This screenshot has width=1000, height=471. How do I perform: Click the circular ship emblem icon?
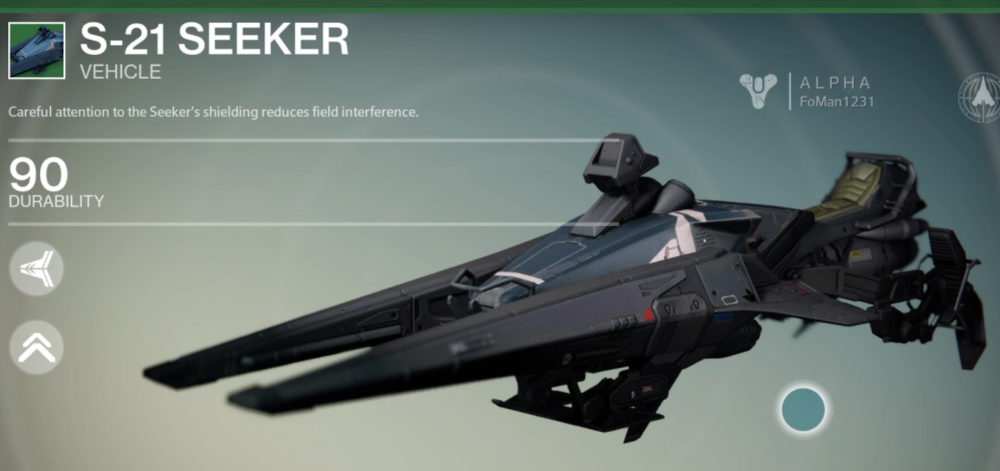coord(979,97)
